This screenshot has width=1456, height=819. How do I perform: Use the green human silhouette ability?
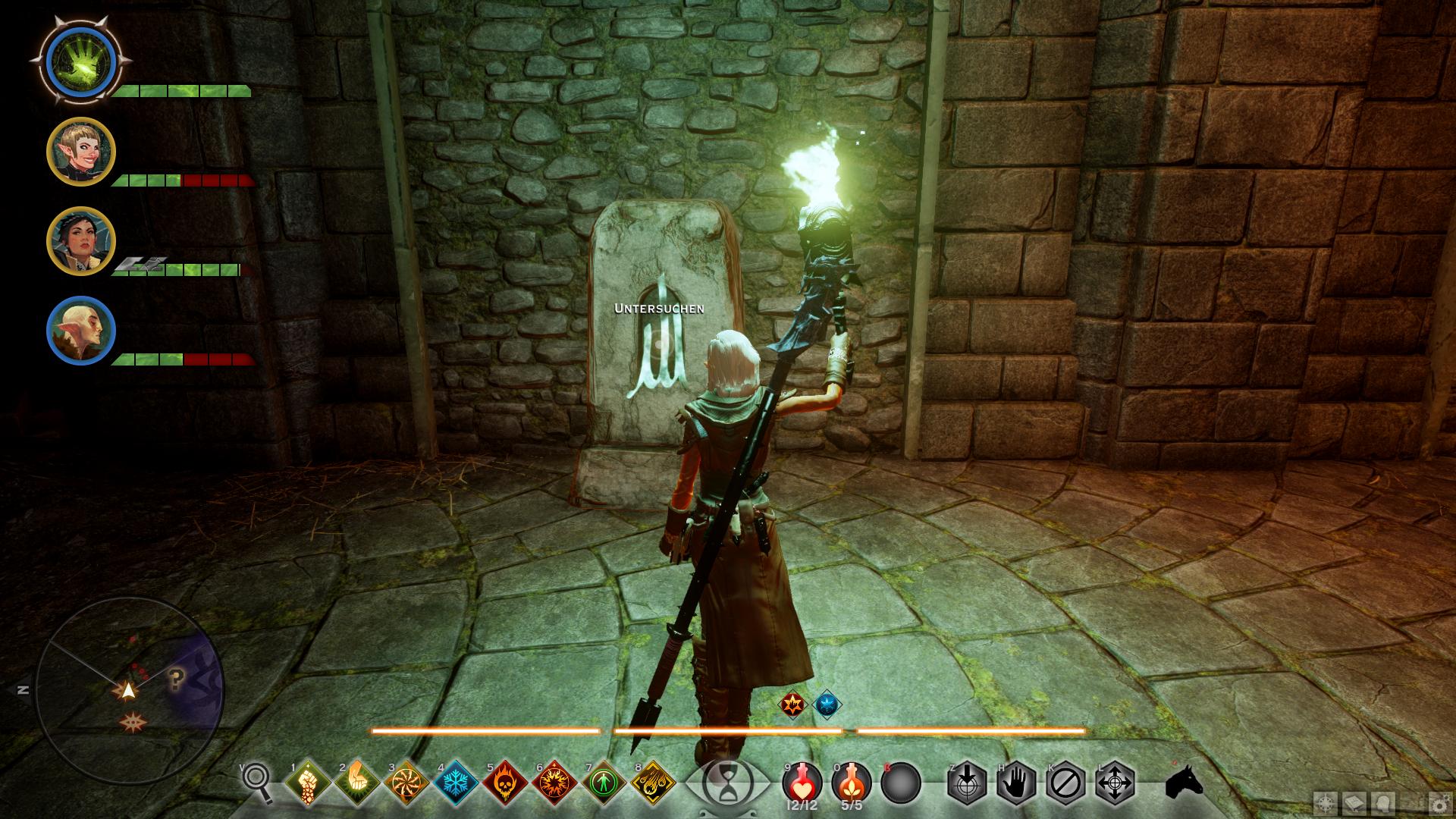(604, 783)
